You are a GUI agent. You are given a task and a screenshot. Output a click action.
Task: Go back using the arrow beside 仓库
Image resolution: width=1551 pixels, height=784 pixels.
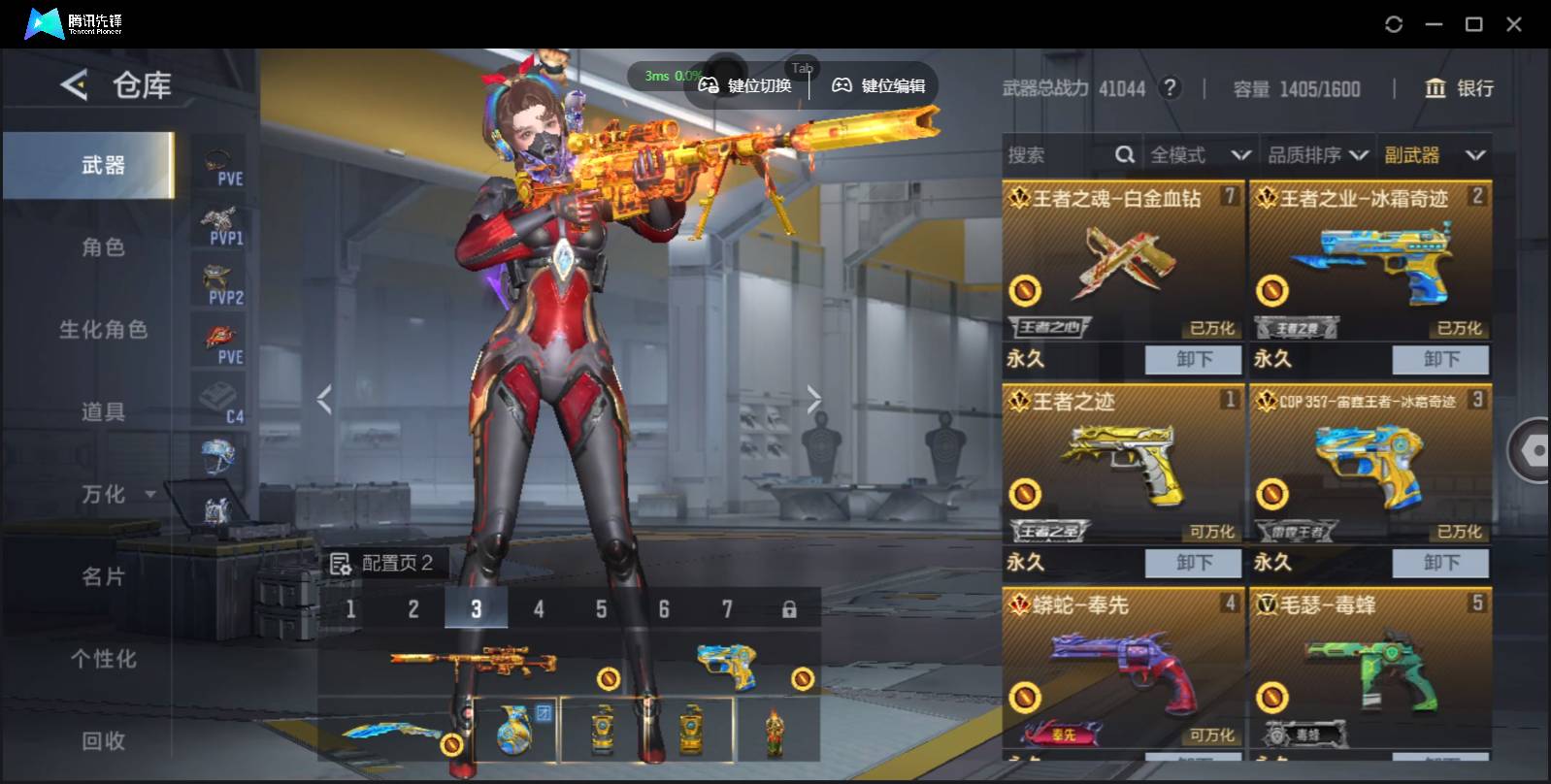[74, 85]
